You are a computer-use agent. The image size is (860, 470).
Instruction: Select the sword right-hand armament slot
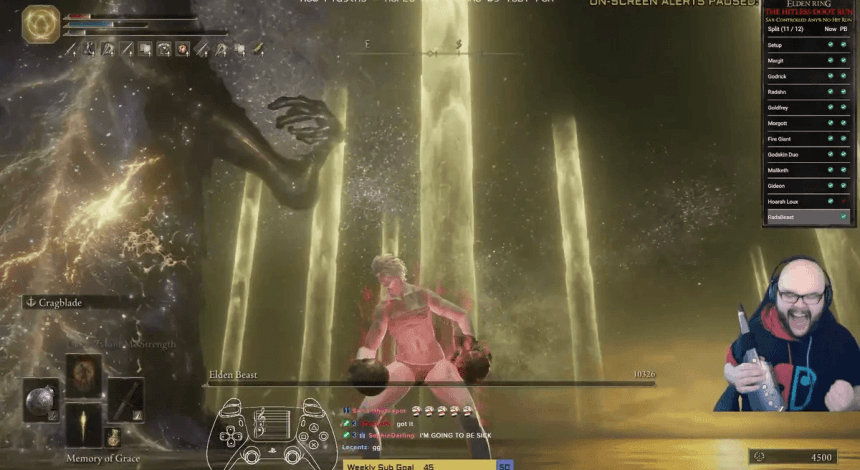pos(126,399)
